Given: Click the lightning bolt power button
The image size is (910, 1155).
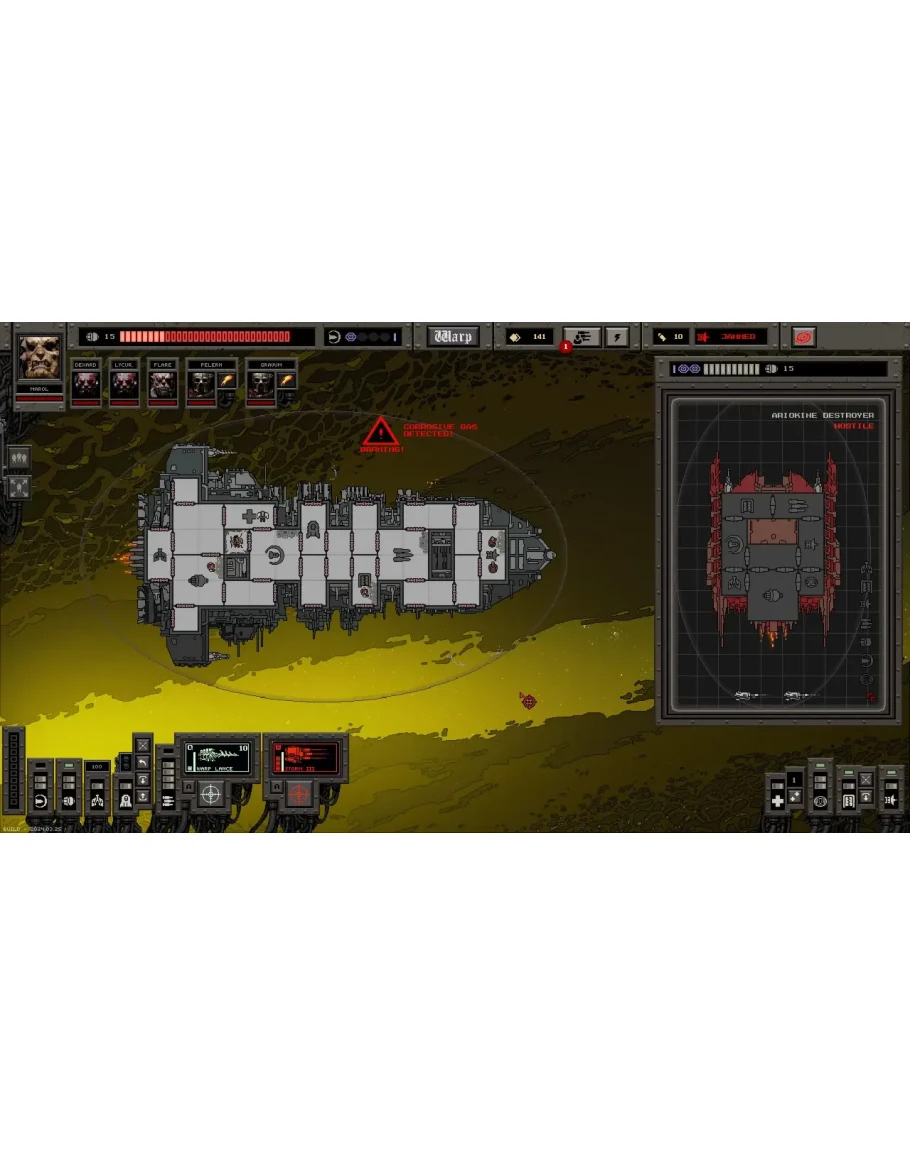Looking at the screenshot, I should coord(615,337).
